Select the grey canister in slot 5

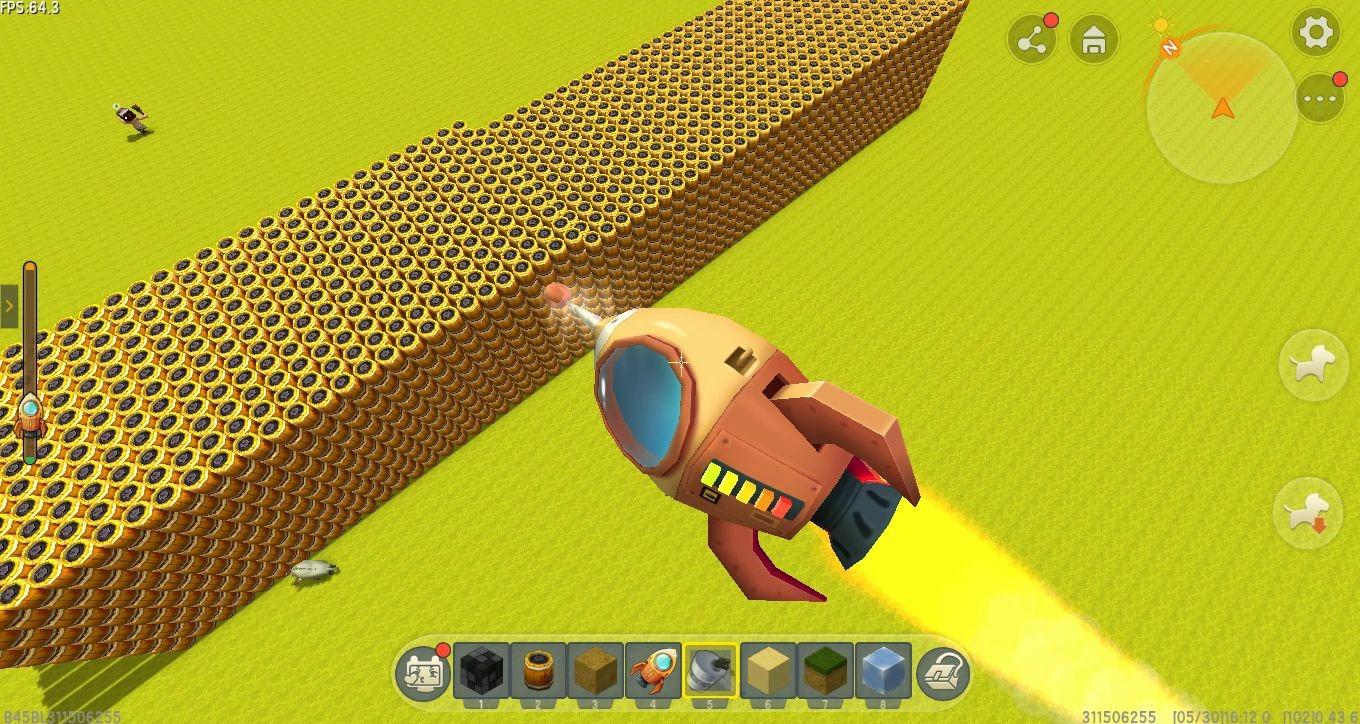point(711,670)
